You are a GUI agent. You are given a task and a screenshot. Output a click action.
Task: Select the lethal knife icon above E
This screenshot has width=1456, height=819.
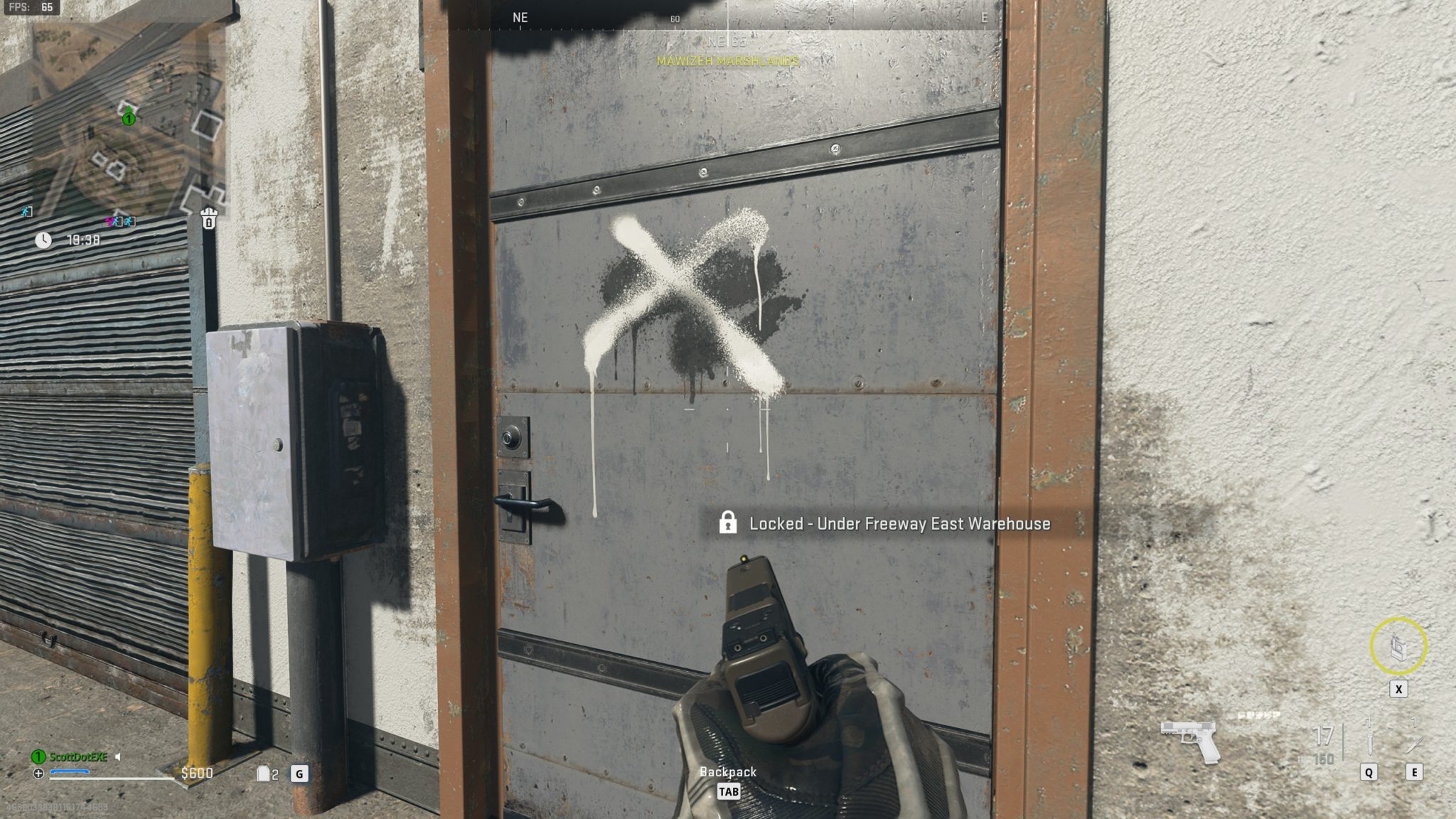pyautogui.click(x=1415, y=744)
